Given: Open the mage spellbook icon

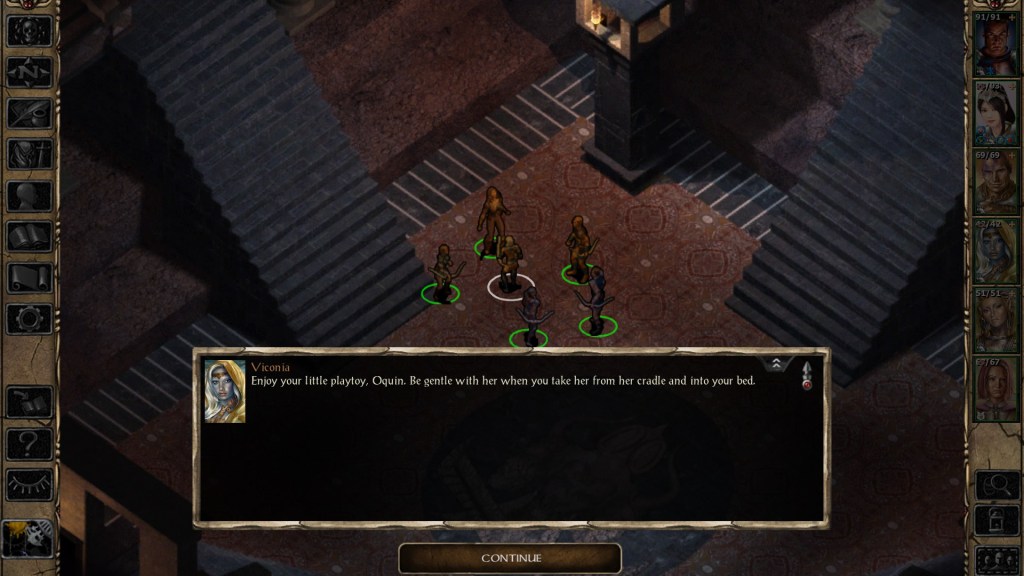Looking at the screenshot, I should tap(29, 237).
